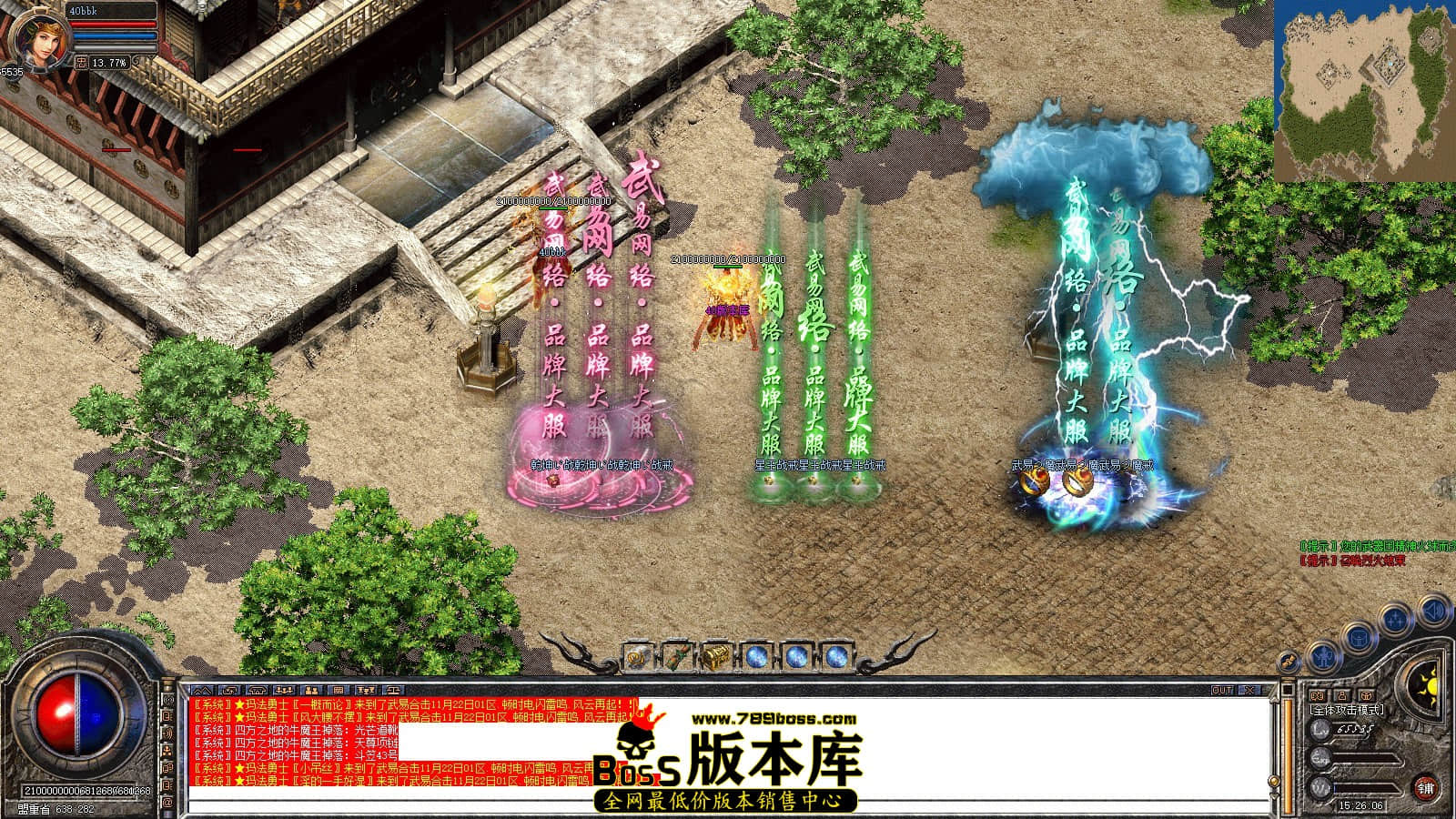This screenshot has width=1456, height=819.
Task: Activate the first blue orb skill icon
Action: pos(757,656)
